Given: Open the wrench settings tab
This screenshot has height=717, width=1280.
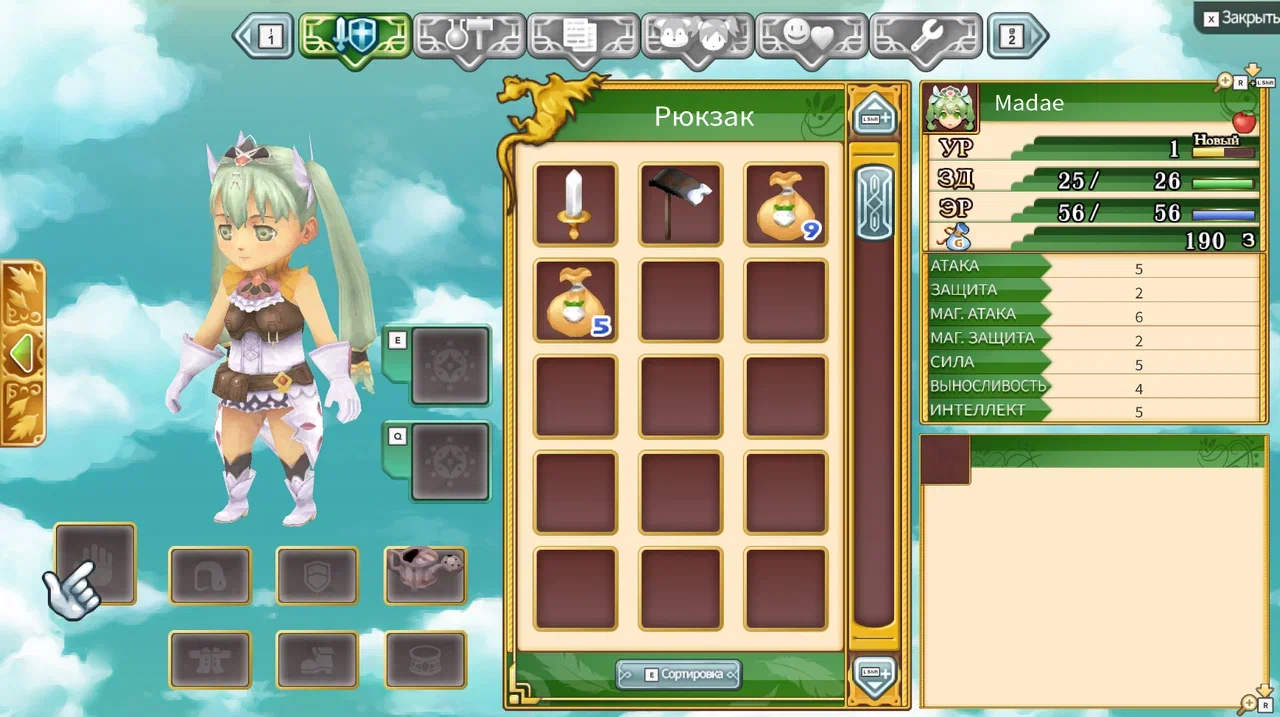Looking at the screenshot, I should click(925, 37).
